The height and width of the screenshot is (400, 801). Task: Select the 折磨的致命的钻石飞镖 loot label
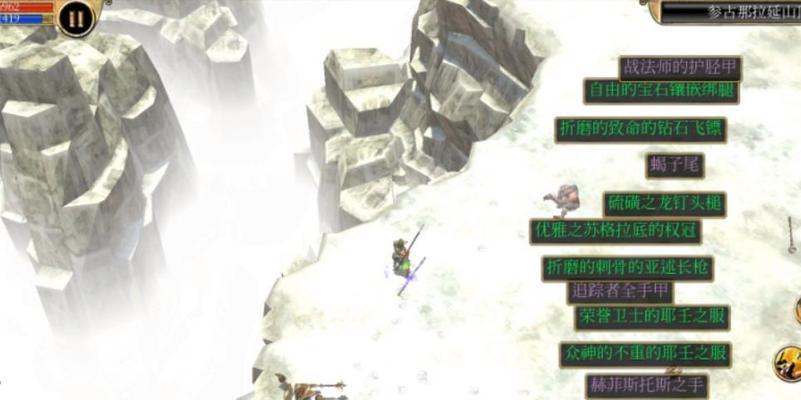pos(640,130)
